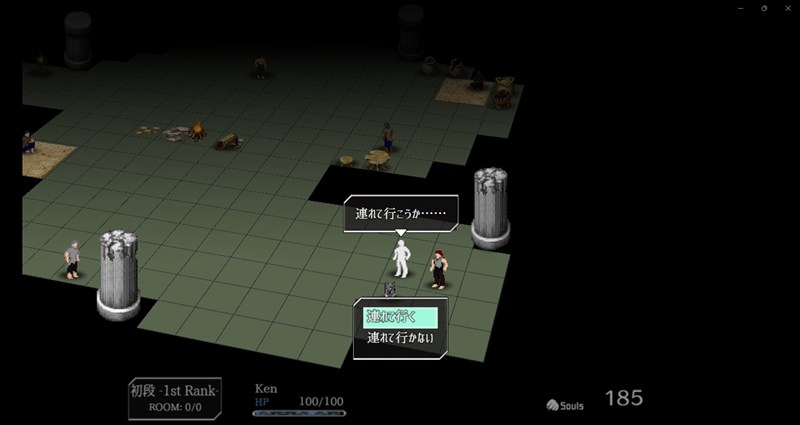Choose the 連れて行く dialogue option

[x=400, y=316]
